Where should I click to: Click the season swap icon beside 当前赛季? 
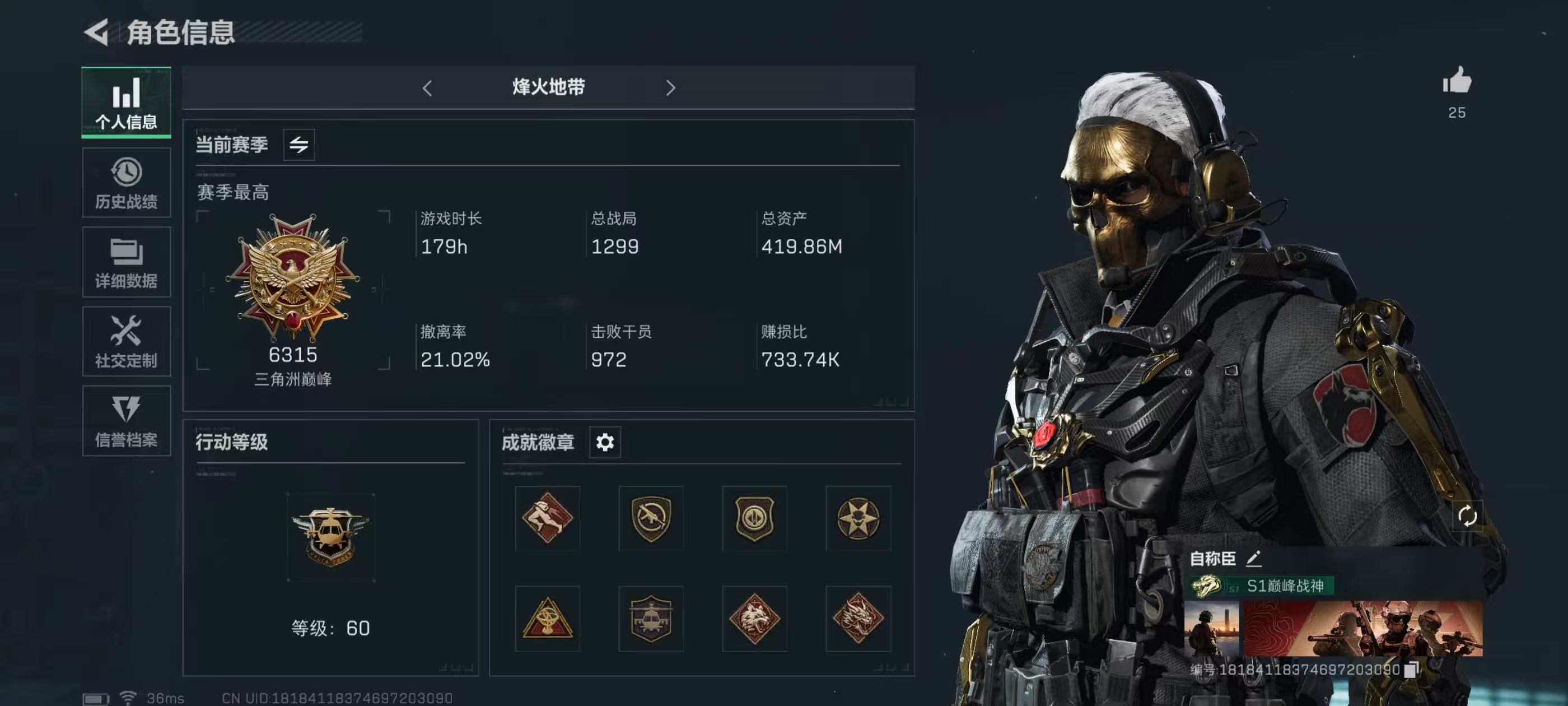299,145
